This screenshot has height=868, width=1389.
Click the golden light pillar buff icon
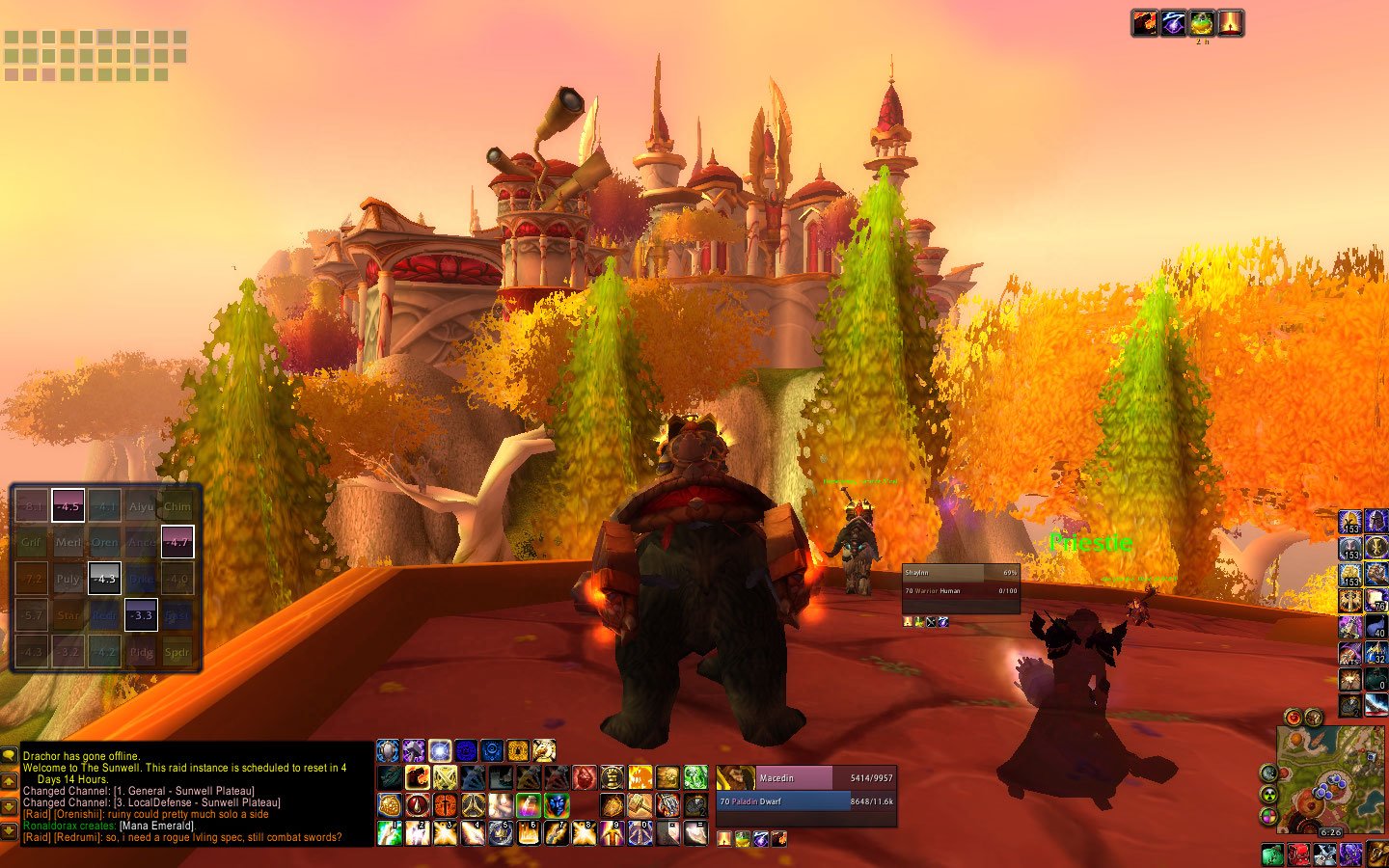(x=1230, y=23)
